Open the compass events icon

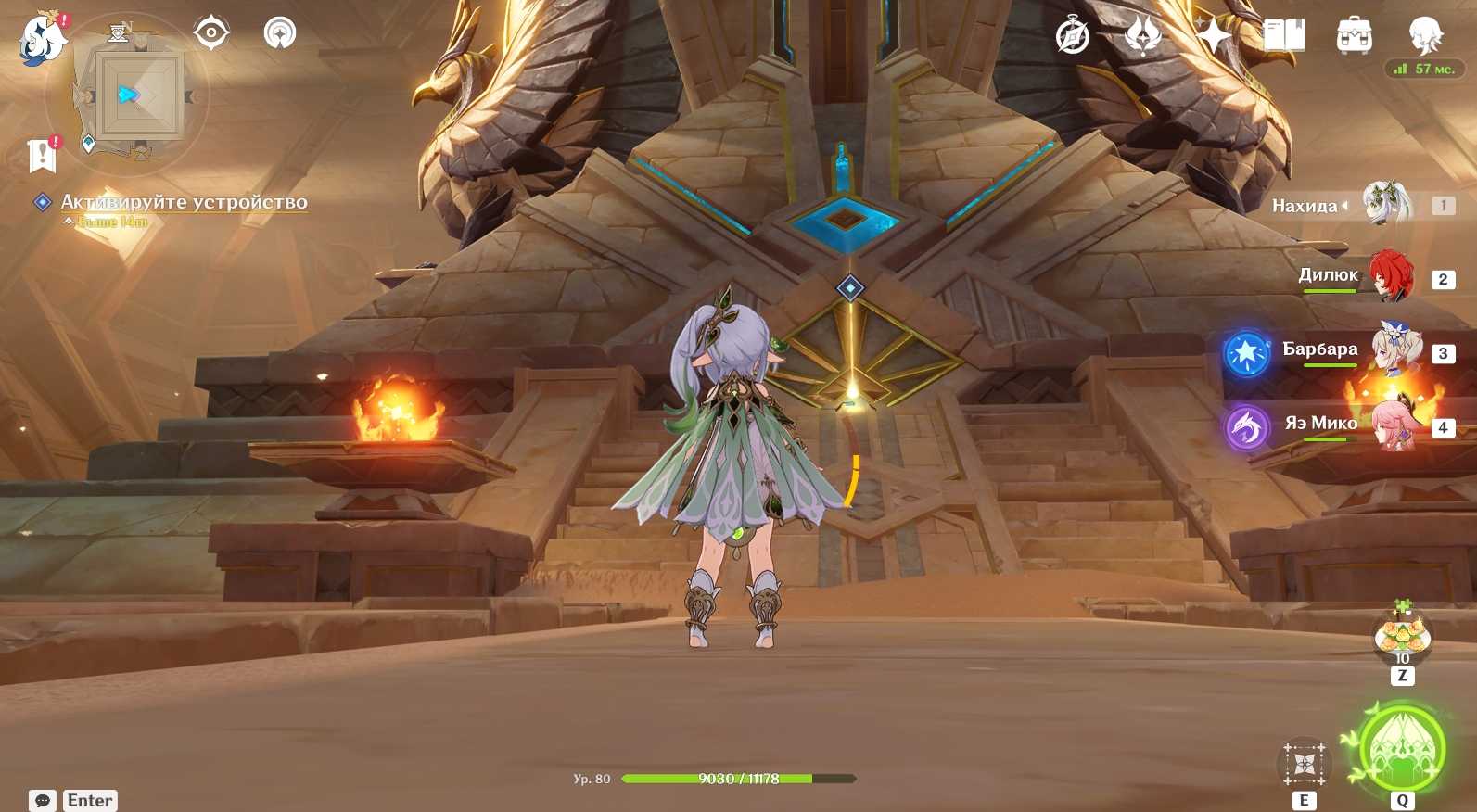[1073, 37]
